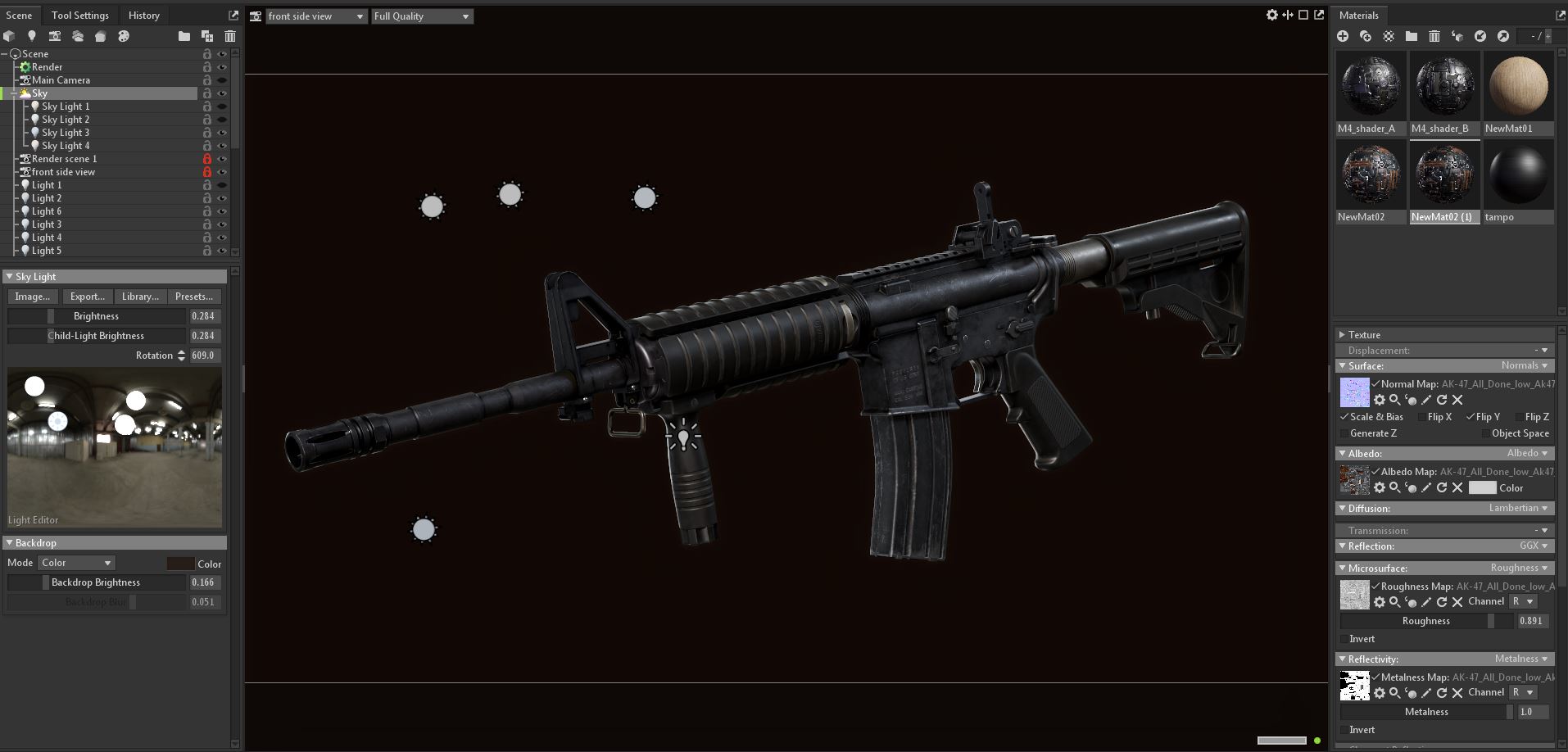Open the History tab
The width and height of the screenshot is (1568, 752).
144,16
